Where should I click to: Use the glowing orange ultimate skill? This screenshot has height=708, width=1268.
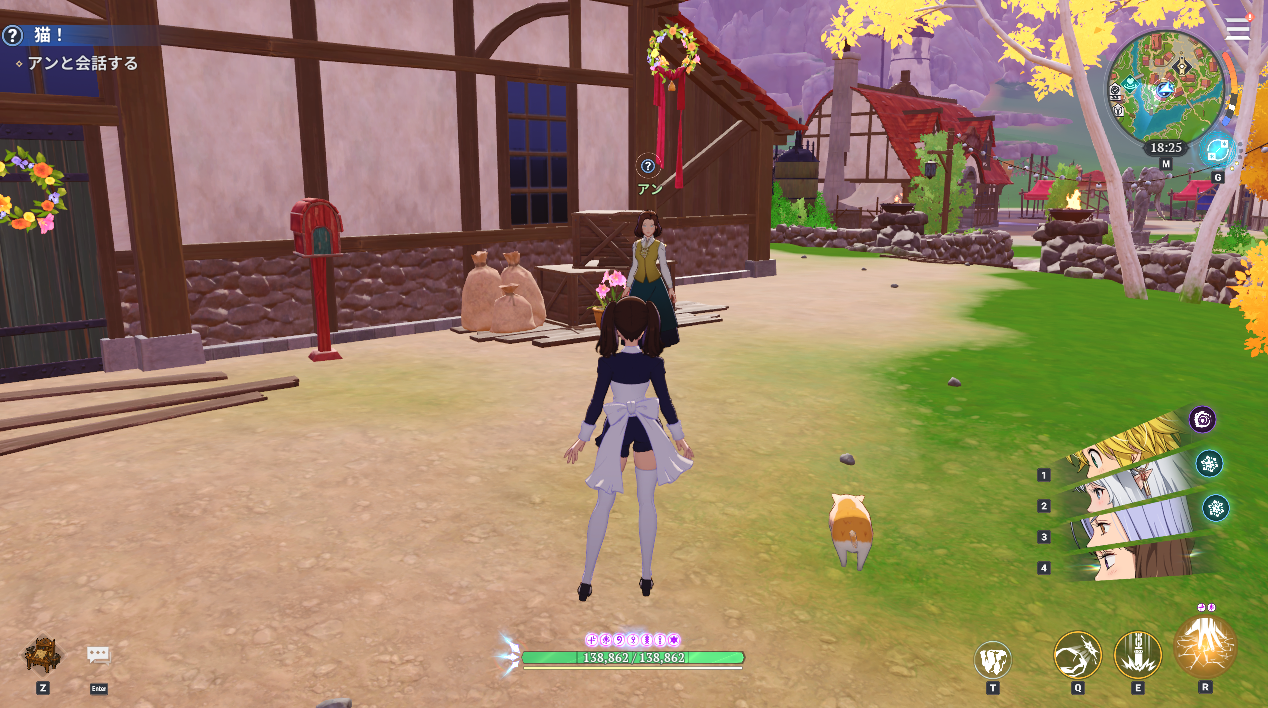[x=1205, y=647]
